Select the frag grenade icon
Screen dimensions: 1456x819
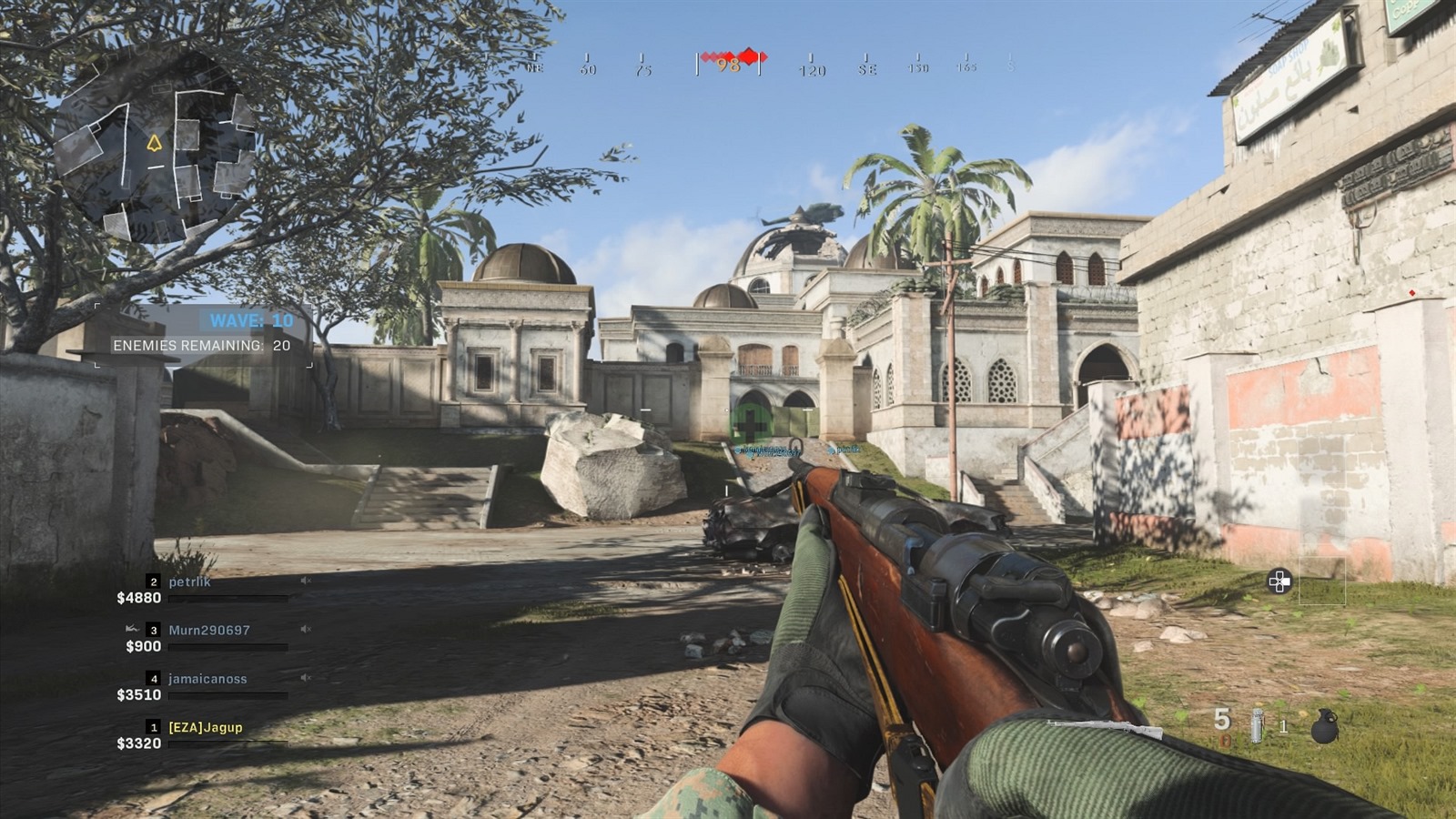1325,727
